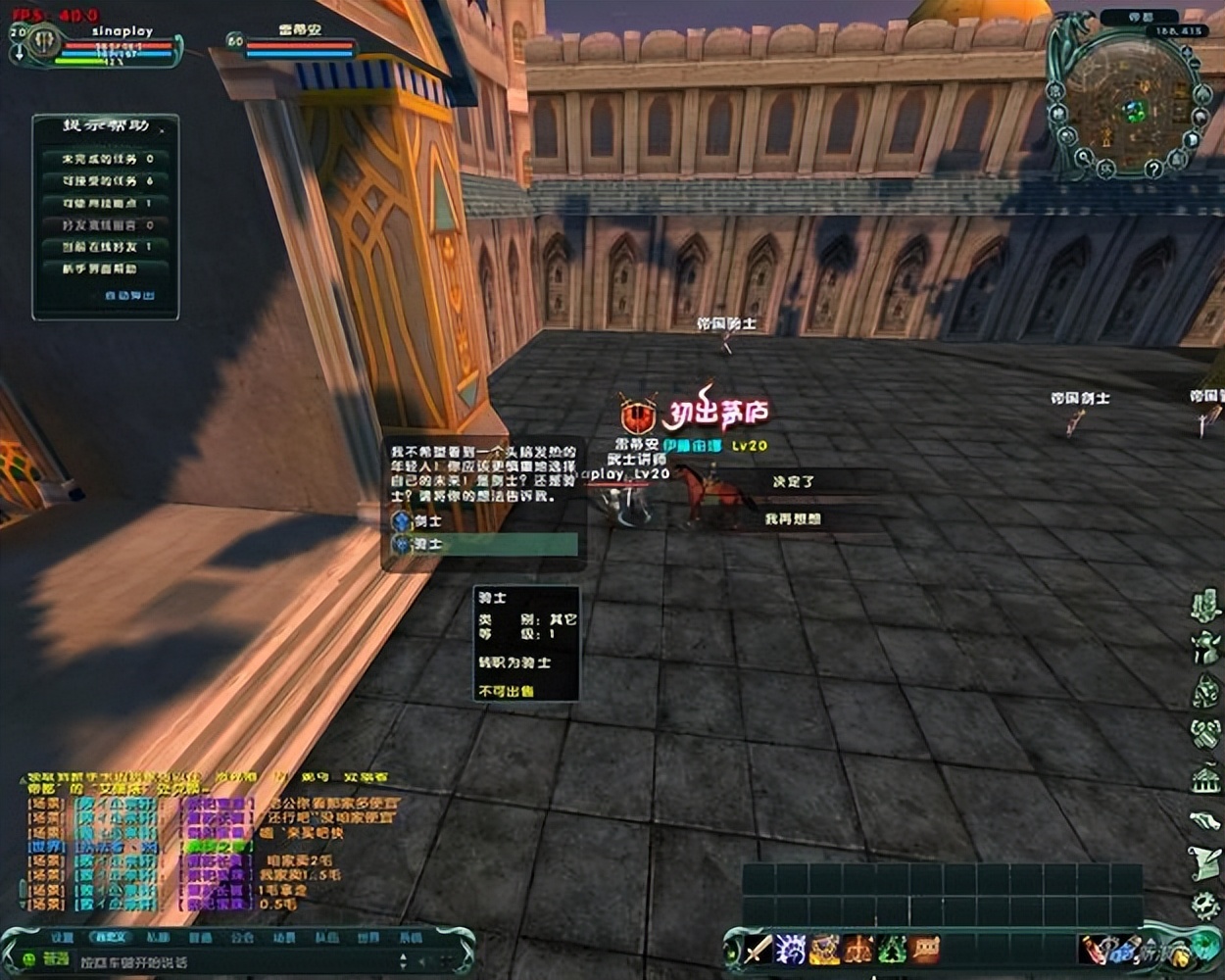Viewport: 1225px width, 980px height.
Task: Use the blue spiral skill icon
Action: [791, 949]
